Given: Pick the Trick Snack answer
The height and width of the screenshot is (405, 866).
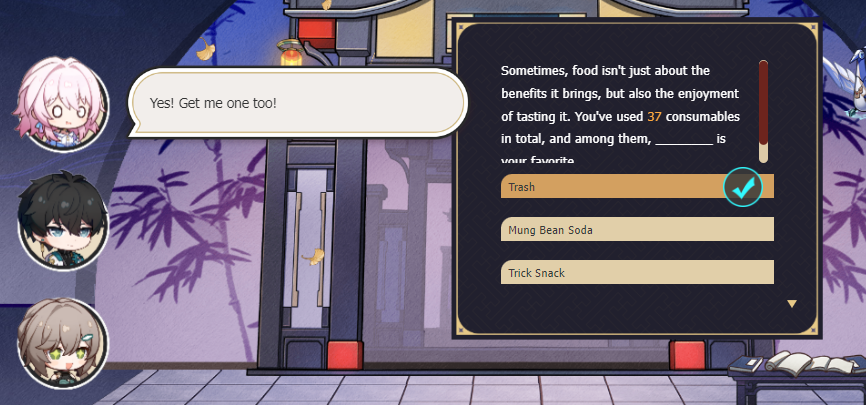Looking at the screenshot, I should click(x=636, y=272).
